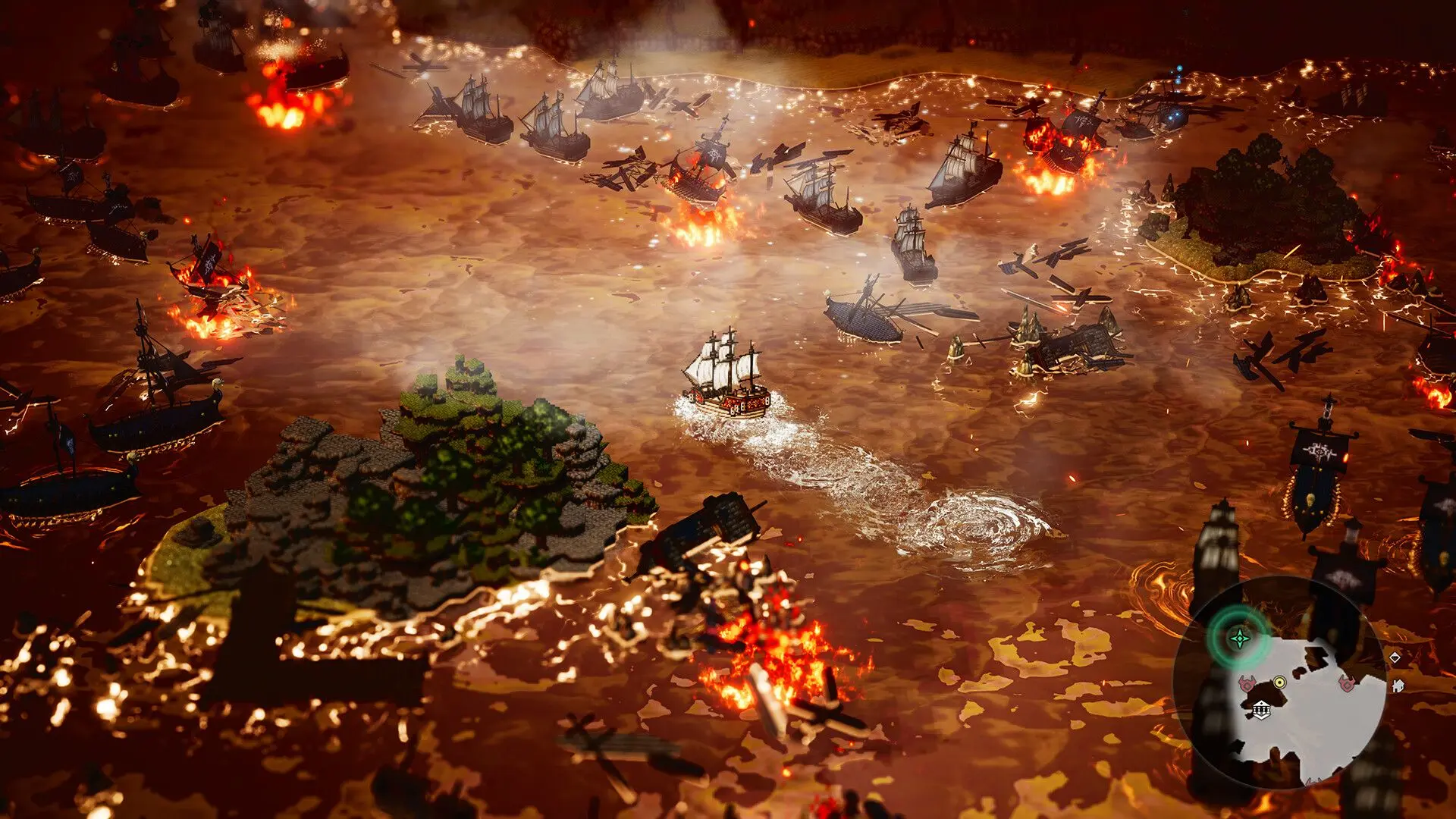Open the temple building icon on the minimap
The height and width of the screenshot is (819, 1456).
coord(1263,708)
